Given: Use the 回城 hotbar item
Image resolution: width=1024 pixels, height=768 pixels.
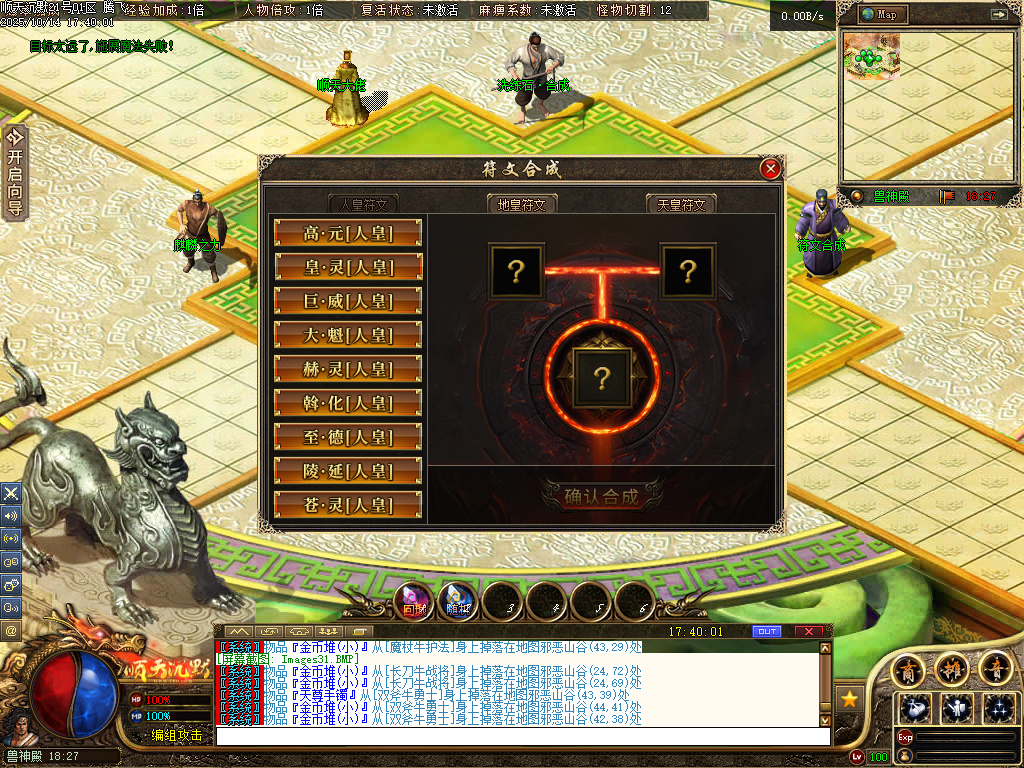Looking at the screenshot, I should (414, 602).
